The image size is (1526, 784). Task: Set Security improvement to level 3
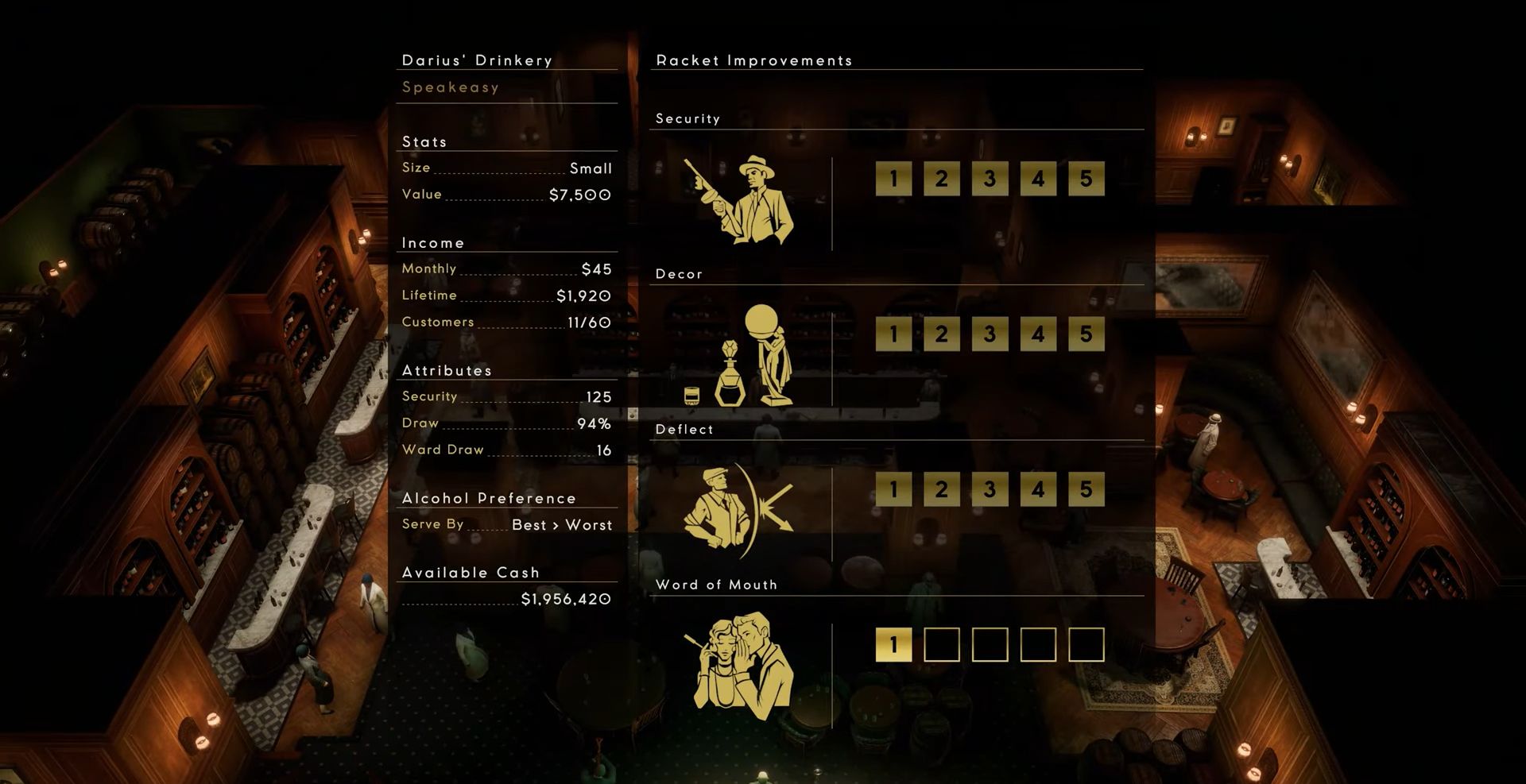coord(990,179)
